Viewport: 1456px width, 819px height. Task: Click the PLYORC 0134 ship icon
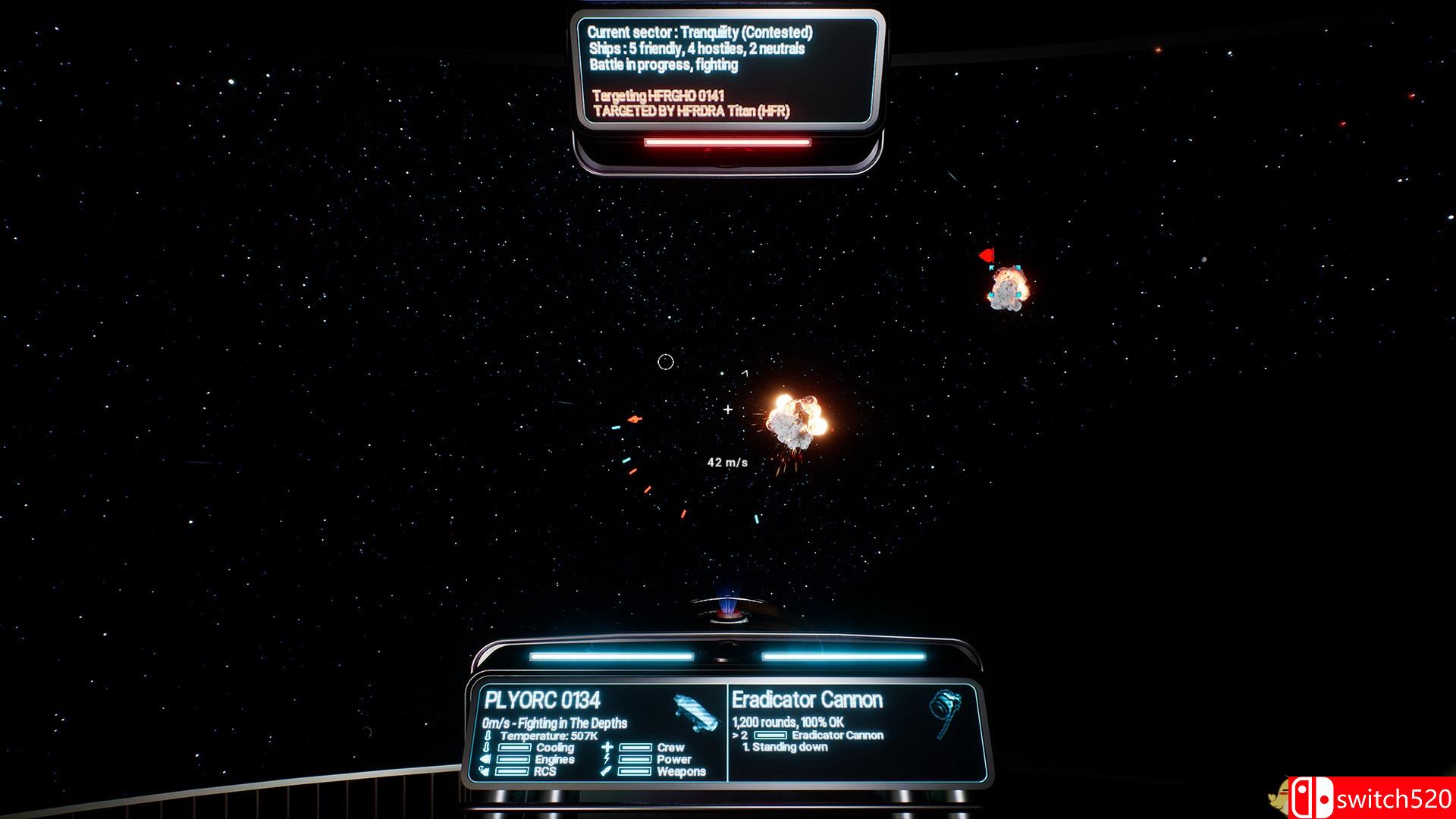pos(695,713)
